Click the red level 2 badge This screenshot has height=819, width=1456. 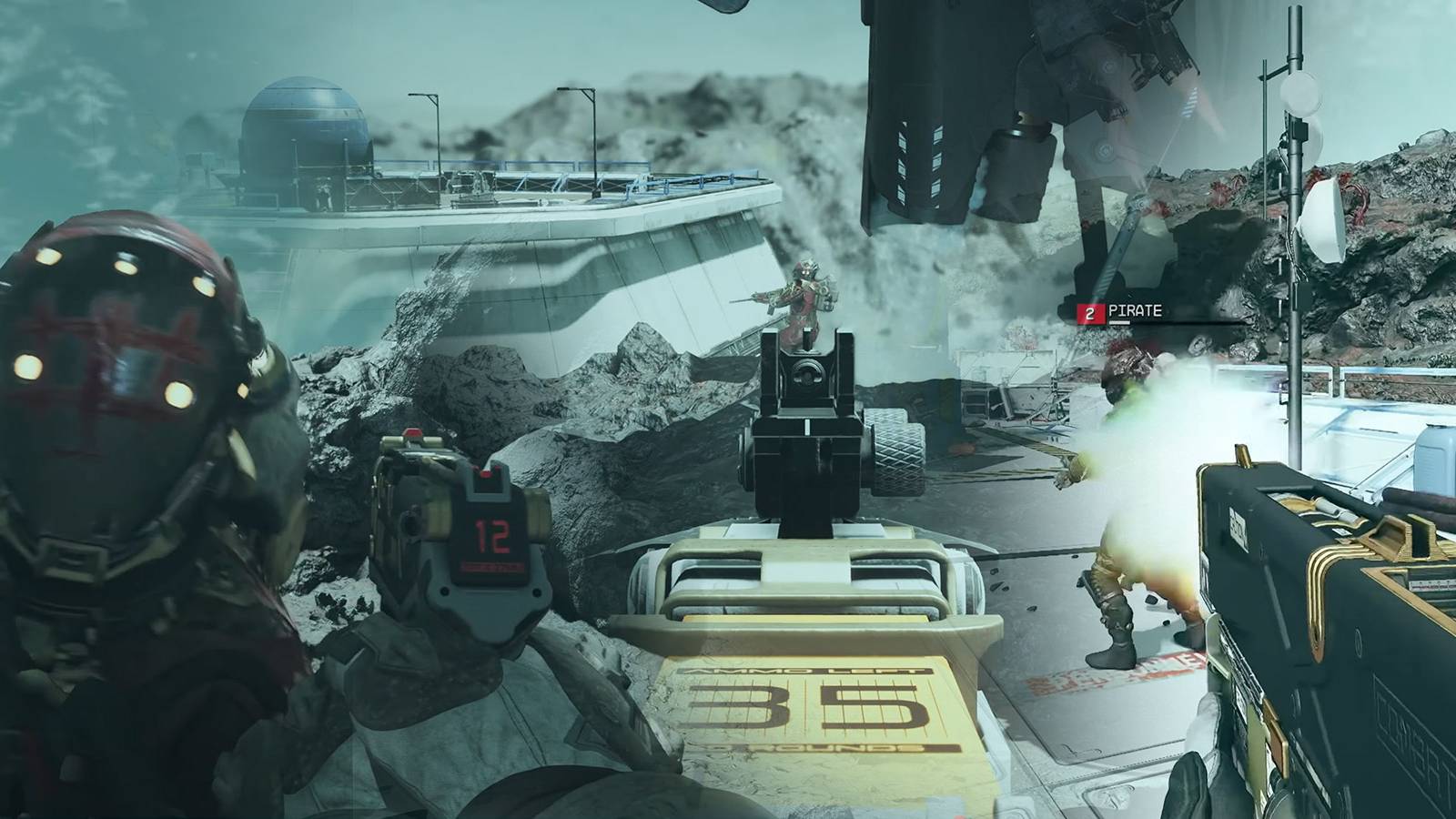[x=1090, y=313]
